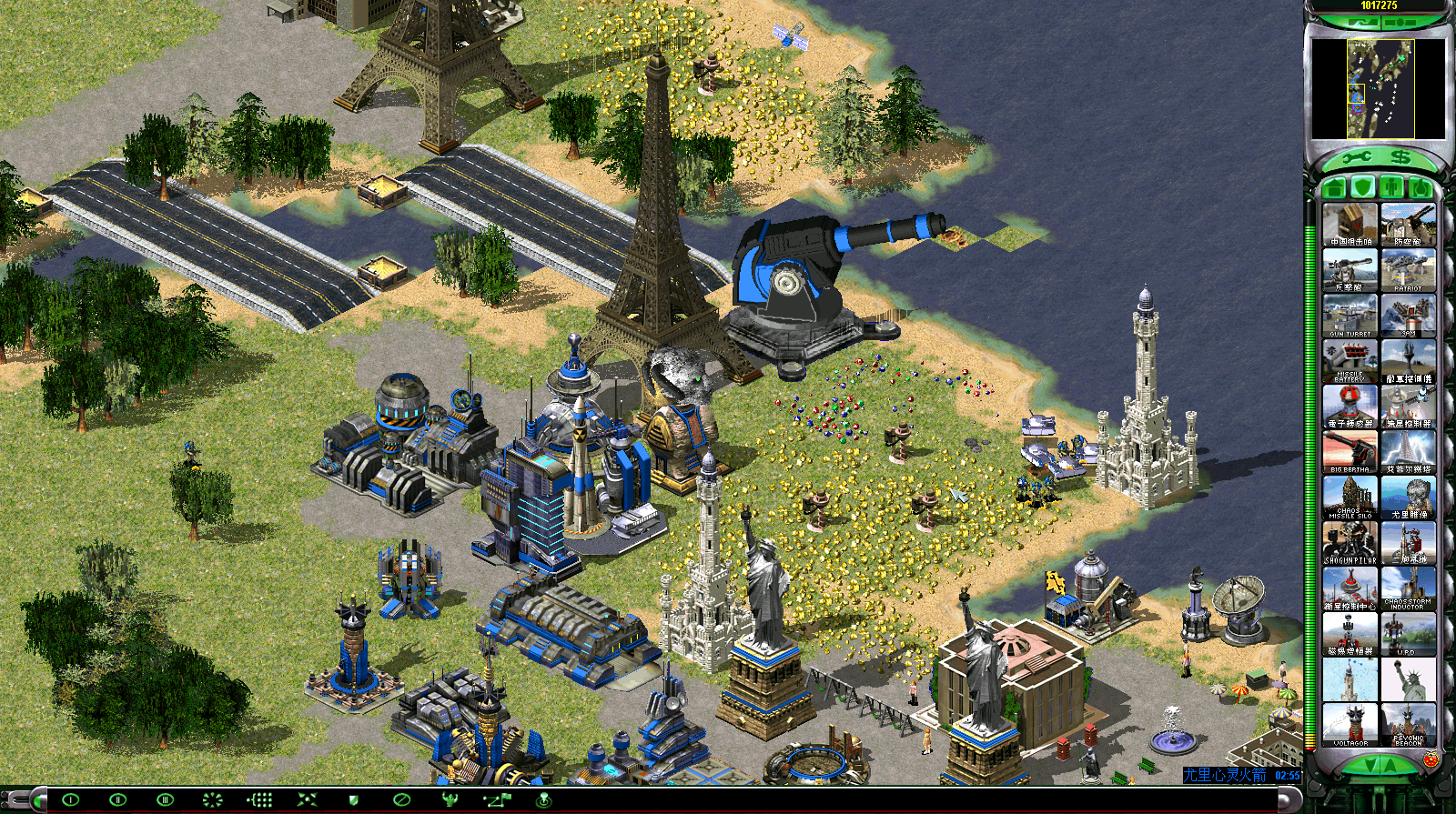Select the Chaos Missile Silo icon
This screenshot has width=1456, height=814.
(1350, 497)
